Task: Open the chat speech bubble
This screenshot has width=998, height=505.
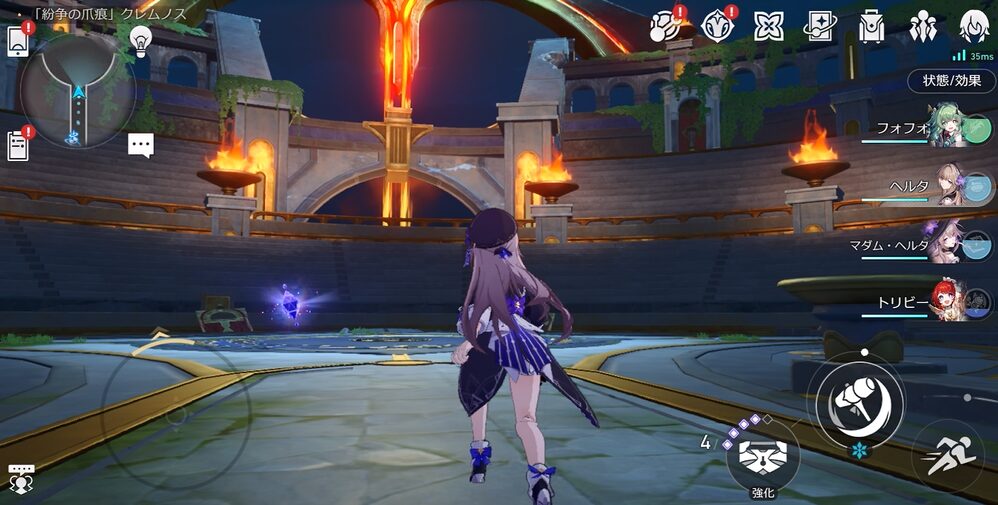Action: [x=141, y=146]
